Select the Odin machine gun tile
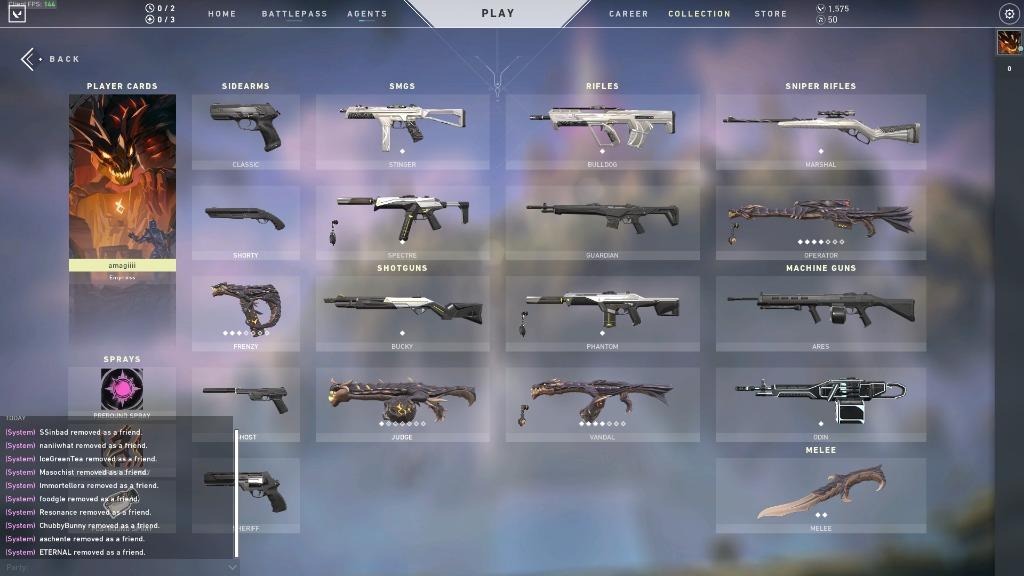The height and width of the screenshot is (576, 1024). (x=820, y=404)
